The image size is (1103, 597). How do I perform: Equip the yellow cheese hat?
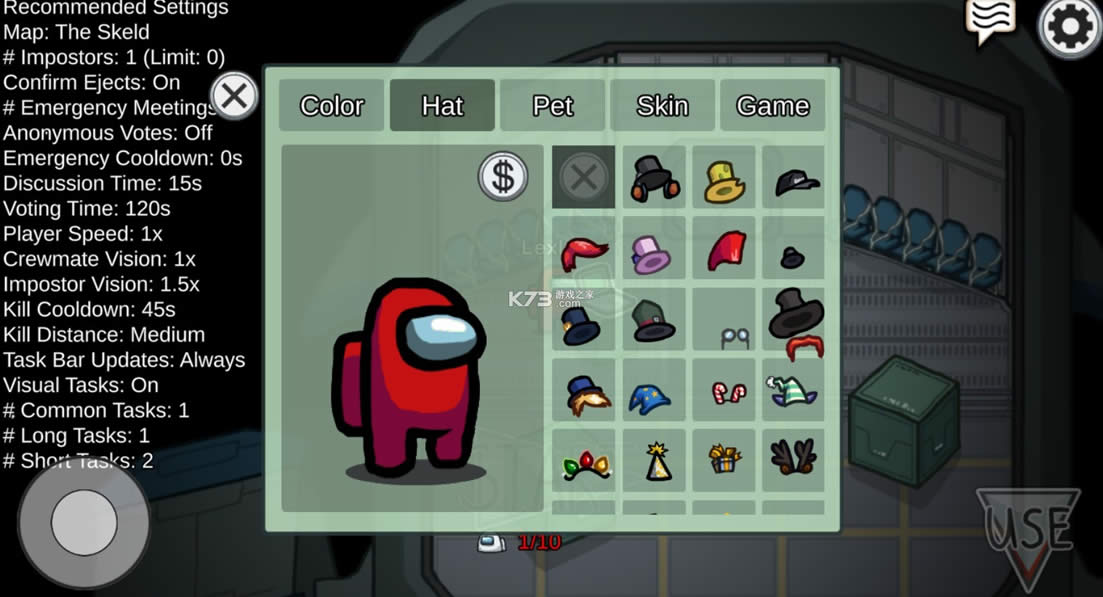[x=724, y=181]
